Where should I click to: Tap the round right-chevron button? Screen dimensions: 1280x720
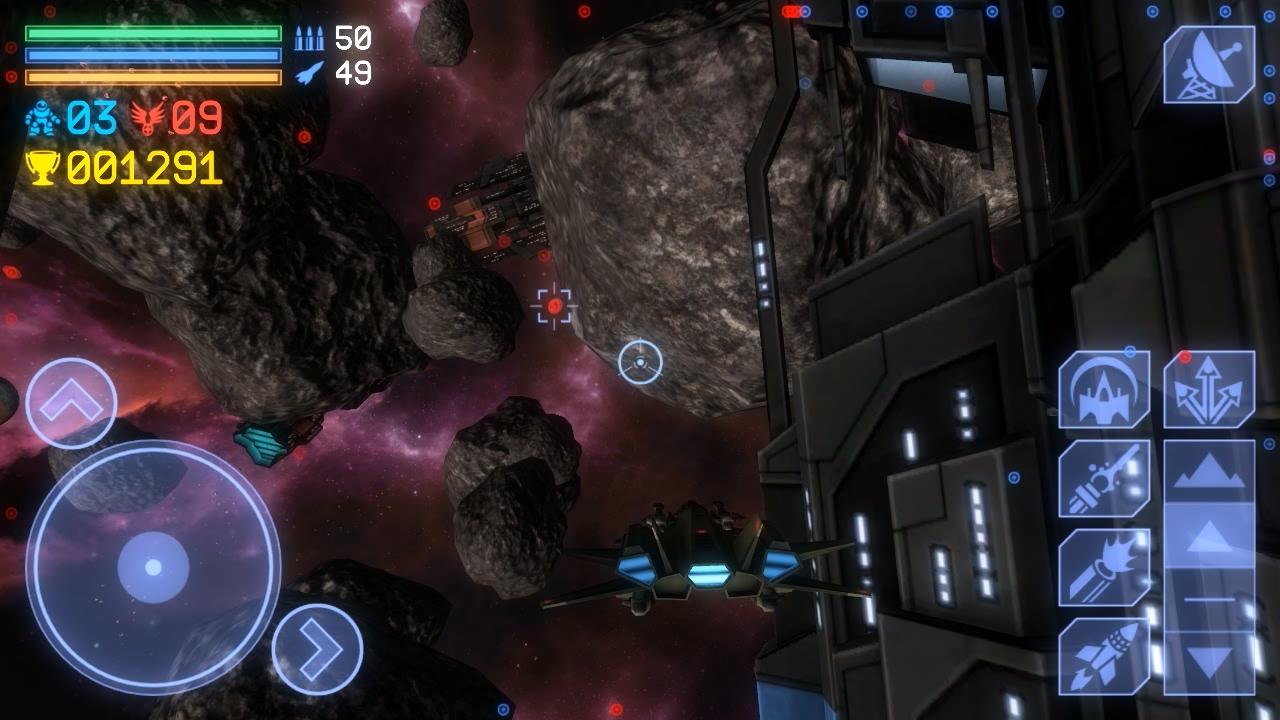click(x=317, y=650)
